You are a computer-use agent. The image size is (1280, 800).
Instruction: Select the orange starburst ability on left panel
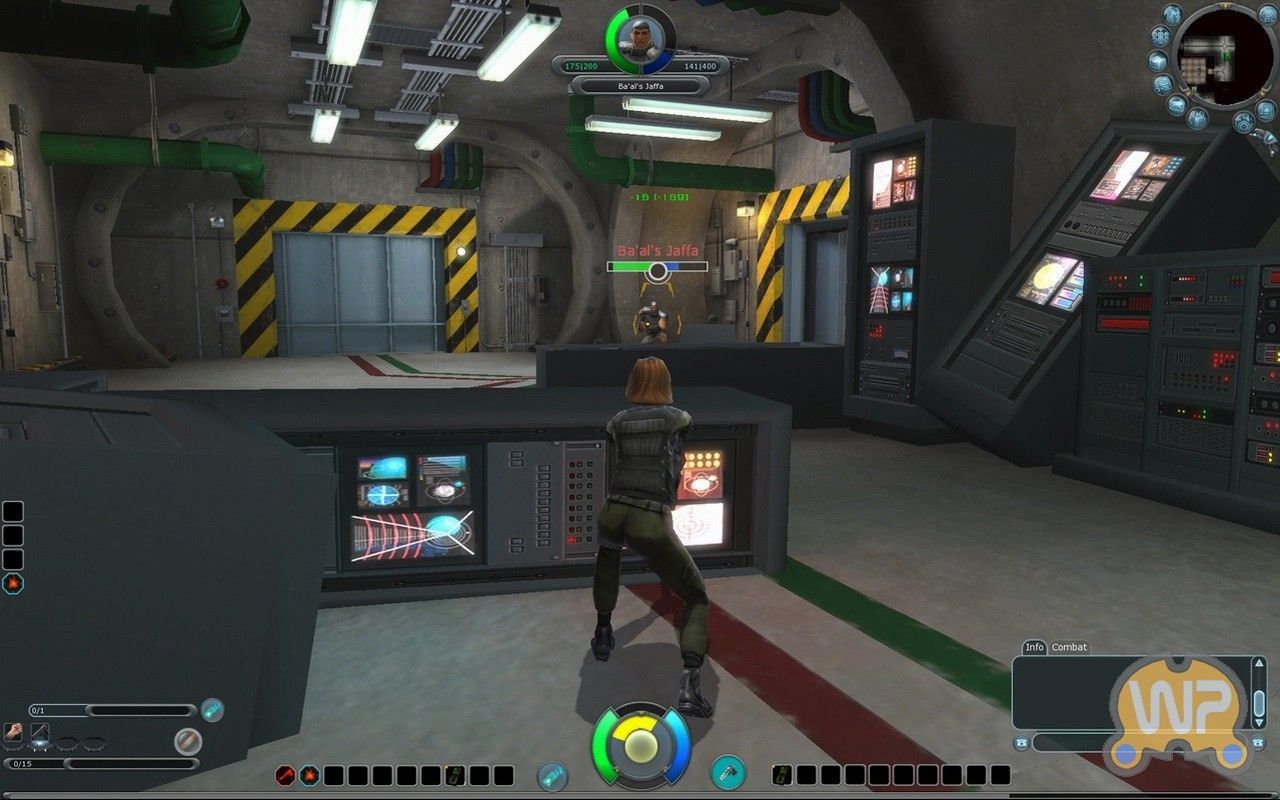pyautogui.click(x=13, y=583)
